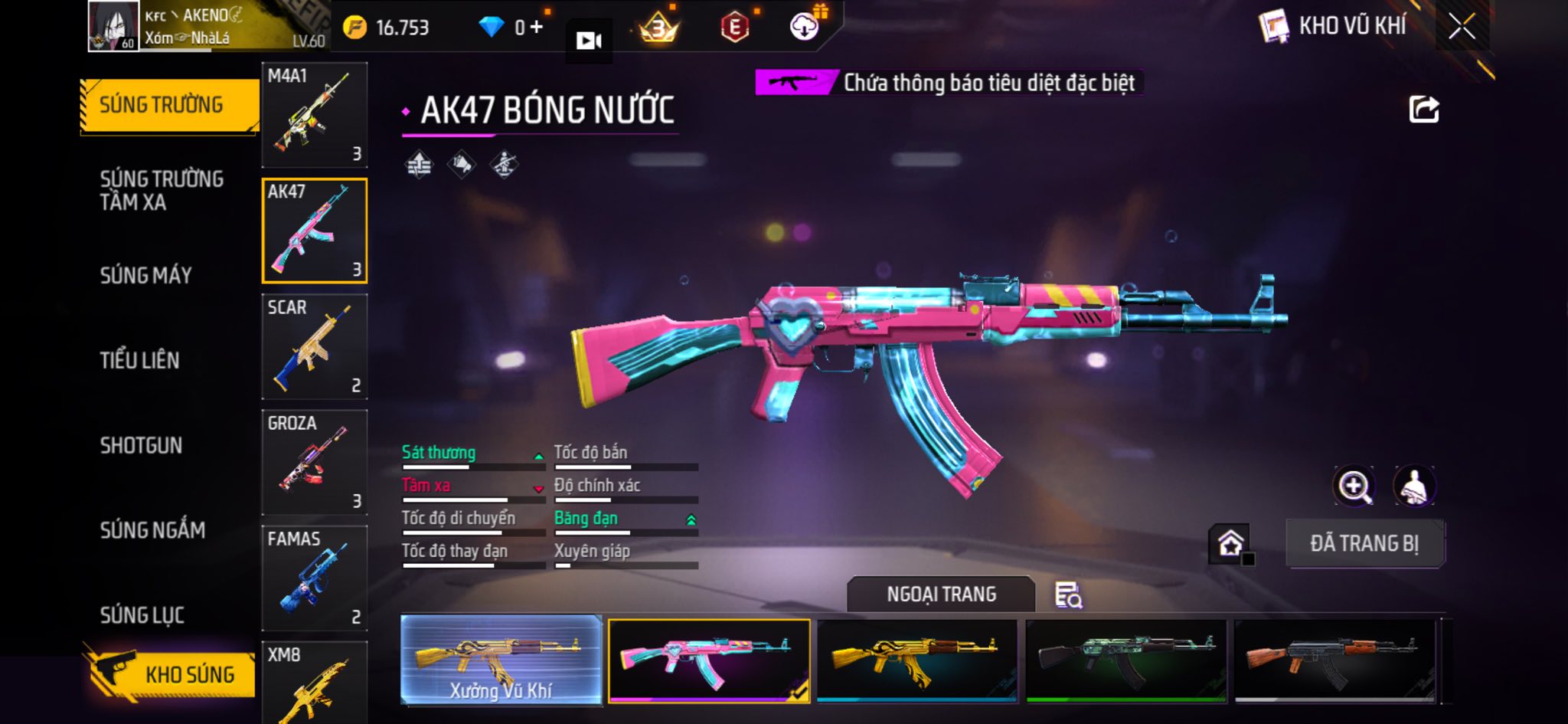Select the SÚNG LỤC category
Image resolution: width=1568 pixels, height=724 pixels.
click(142, 615)
